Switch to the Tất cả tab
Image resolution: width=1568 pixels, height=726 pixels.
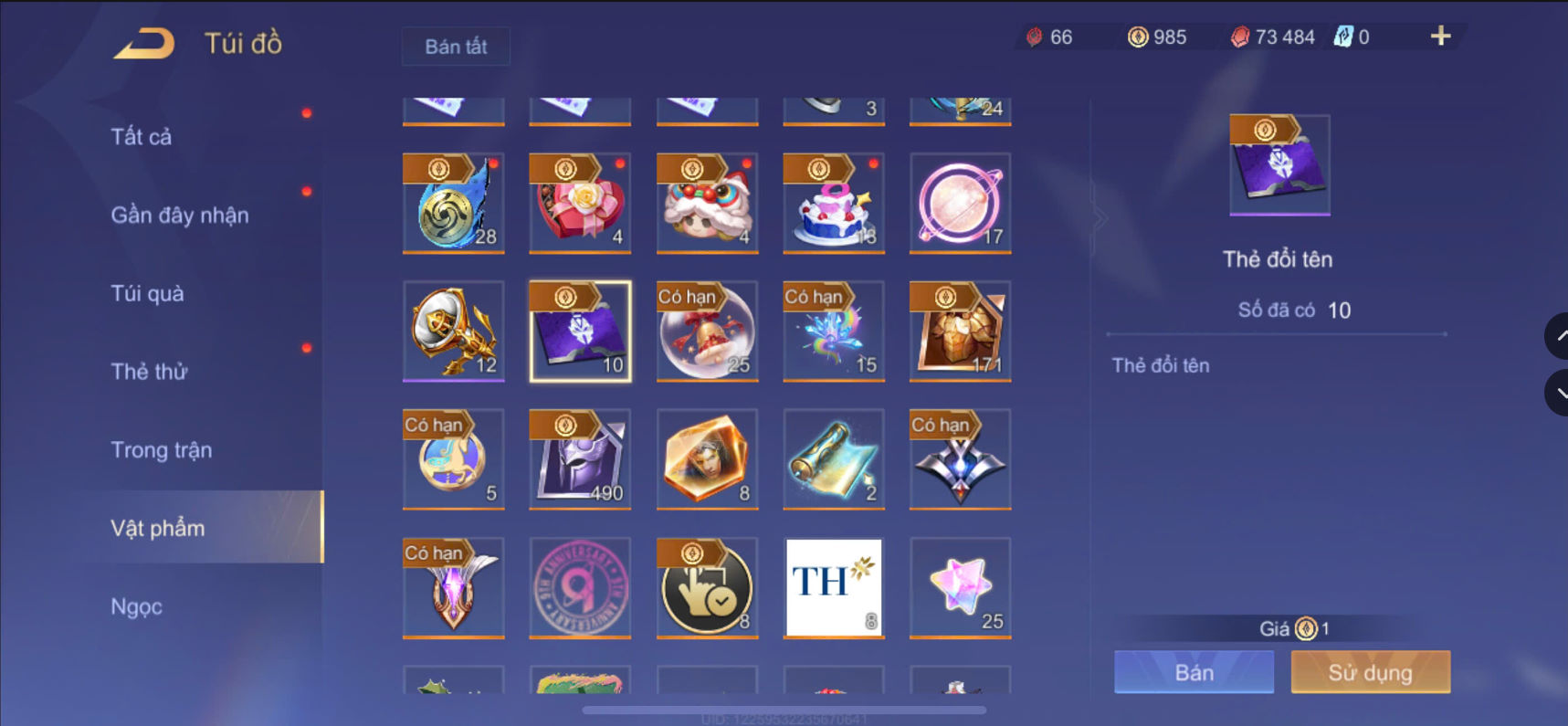(x=142, y=136)
